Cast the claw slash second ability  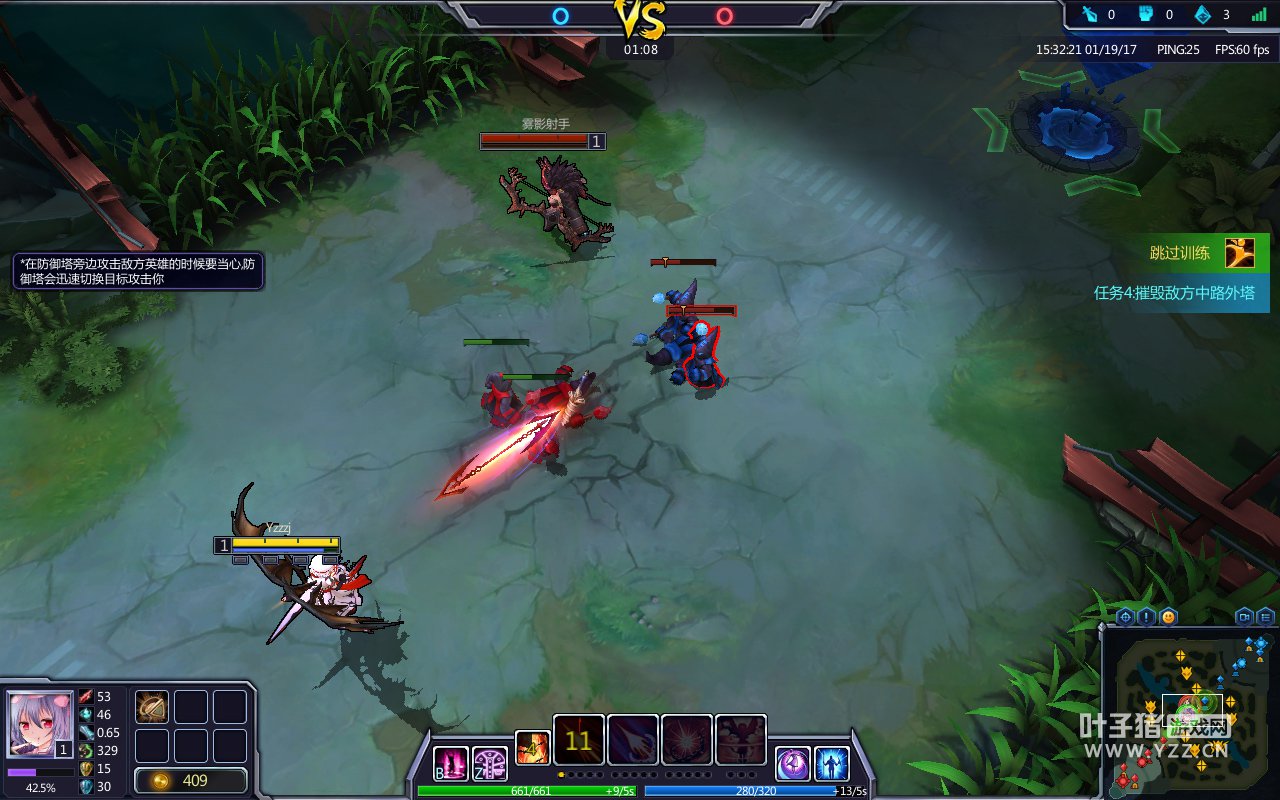pyautogui.click(x=633, y=741)
